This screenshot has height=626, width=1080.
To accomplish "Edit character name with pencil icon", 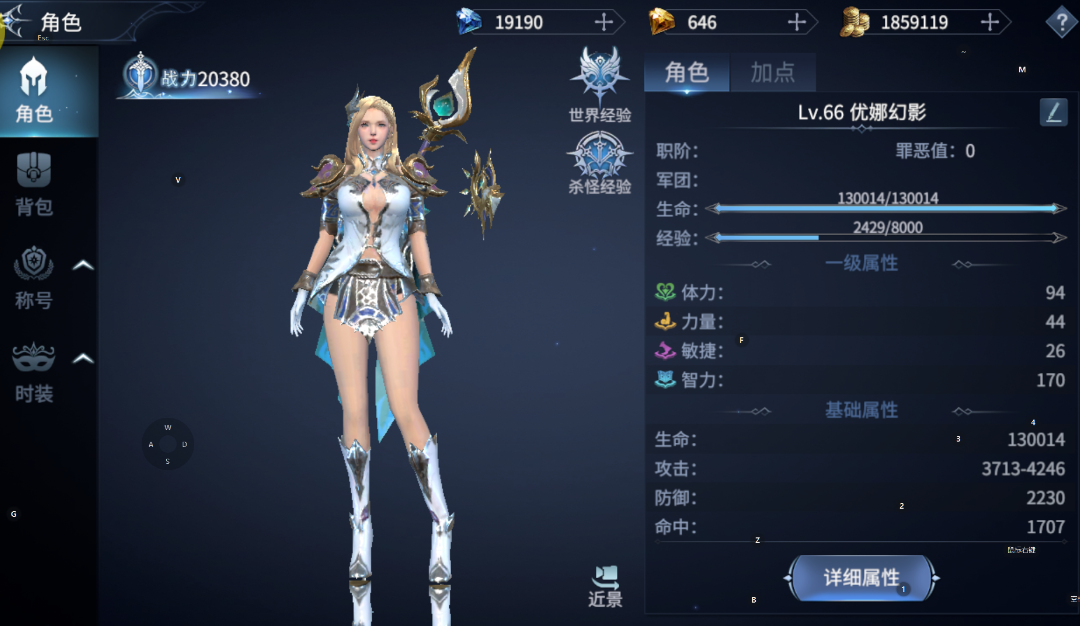I will coord(1053,112).
